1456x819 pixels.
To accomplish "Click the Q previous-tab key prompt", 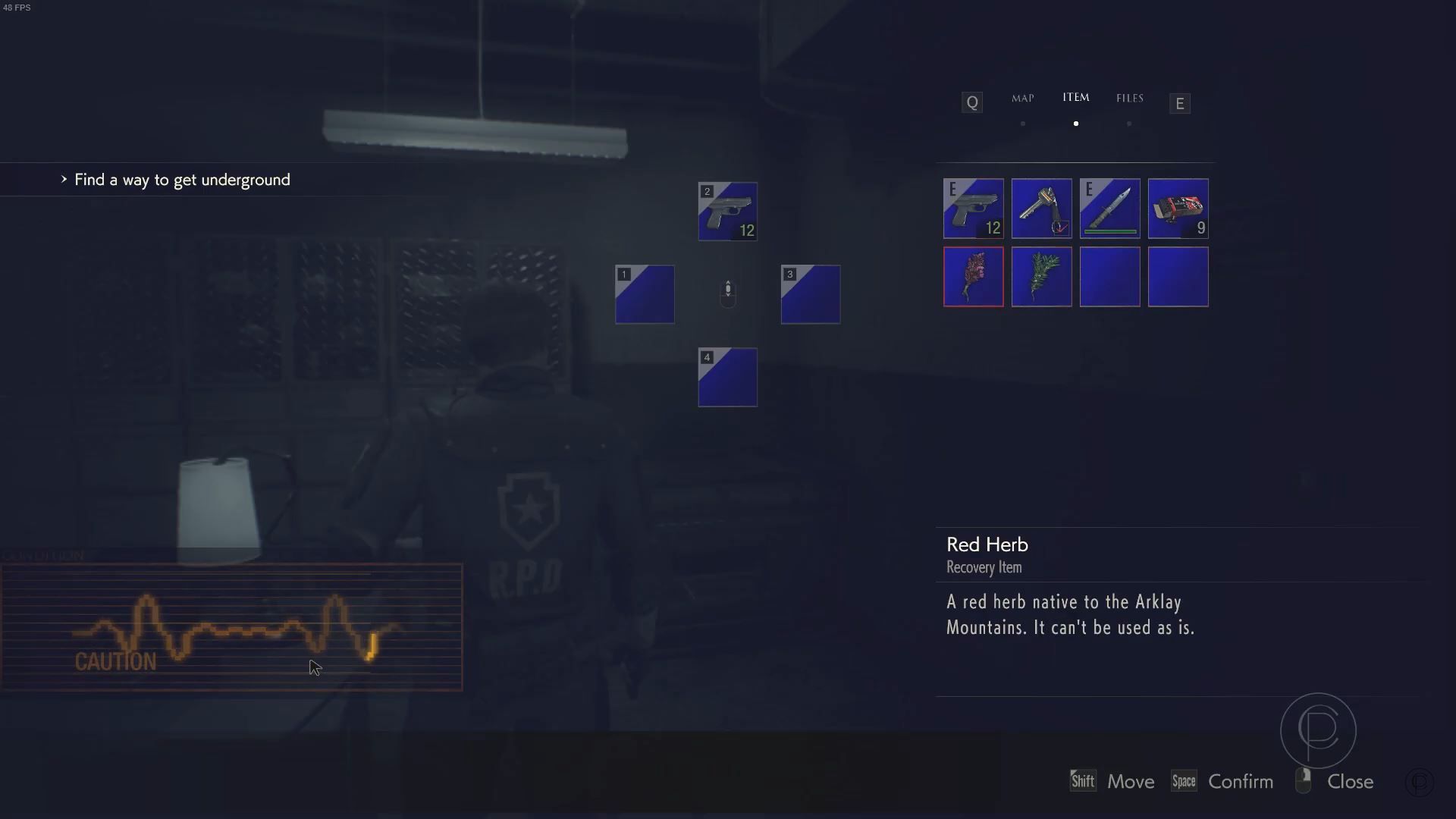I will (971, 102).
